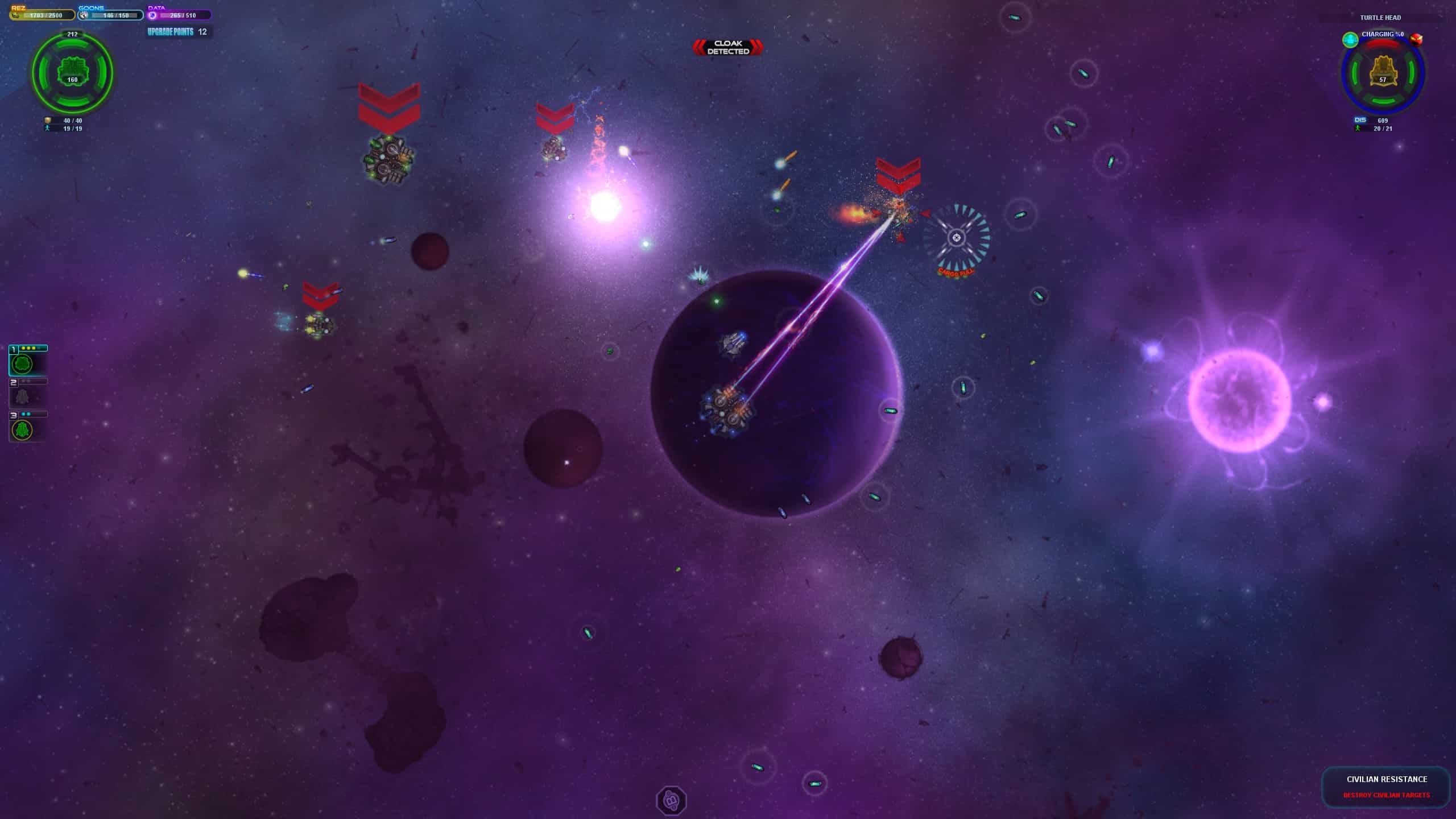Viewport: 1456px width, 819px height.
Task: Open the Civilian Resistance objective tracker
Action: [1386, 787]
